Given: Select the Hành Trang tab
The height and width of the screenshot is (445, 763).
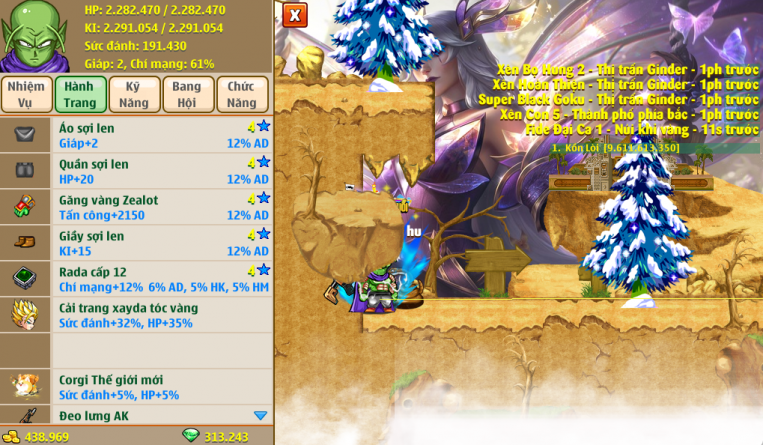Looking at the screenshot, I should 80,94.
